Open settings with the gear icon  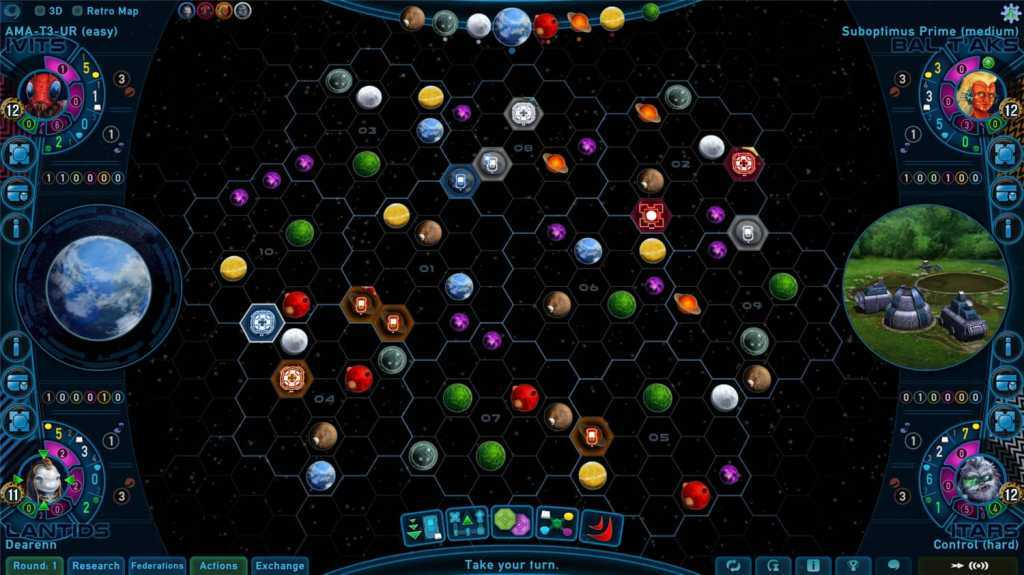click(1010, 13)
